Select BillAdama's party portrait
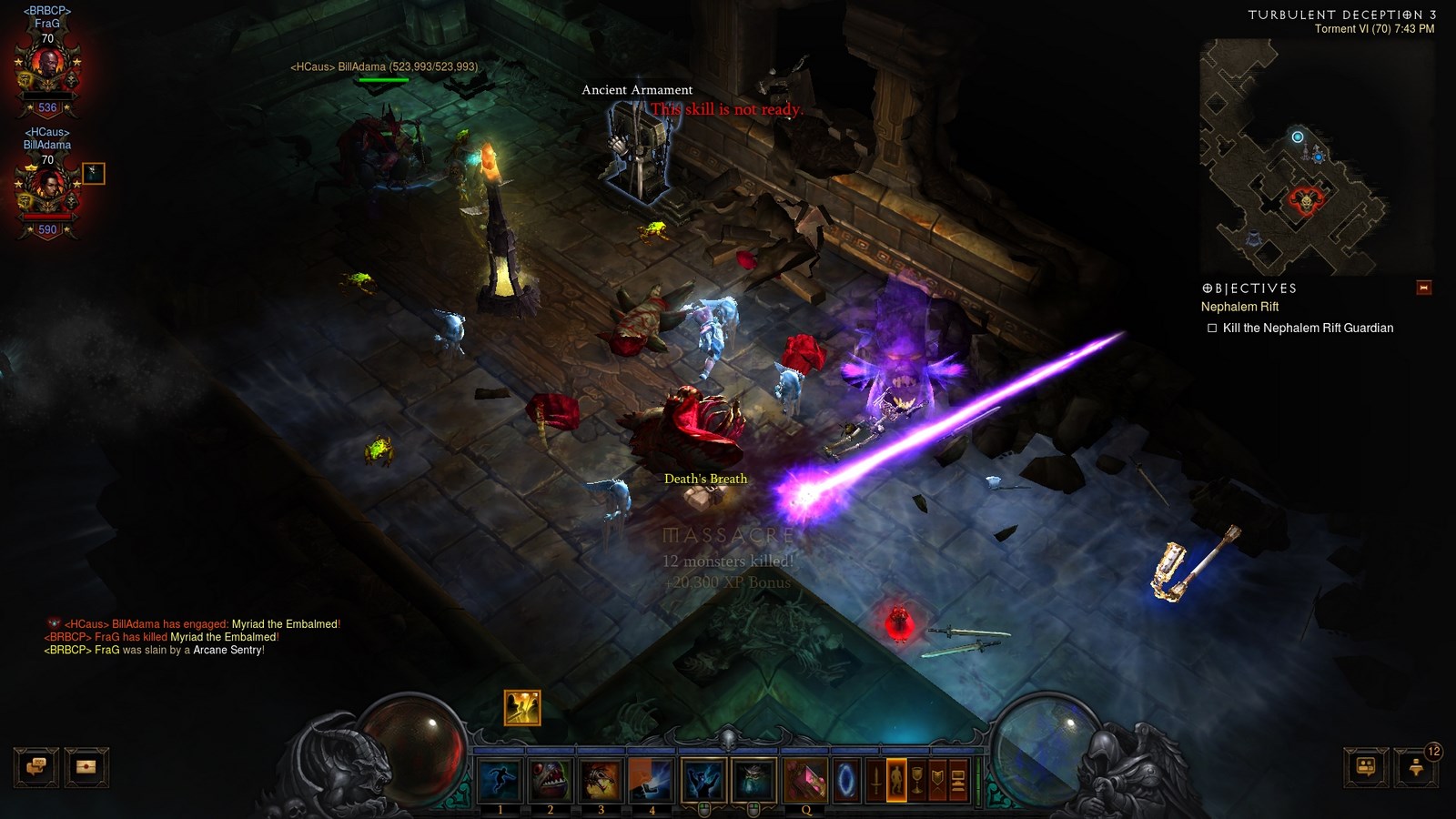 pyautogui.click(x=47, y=187)
